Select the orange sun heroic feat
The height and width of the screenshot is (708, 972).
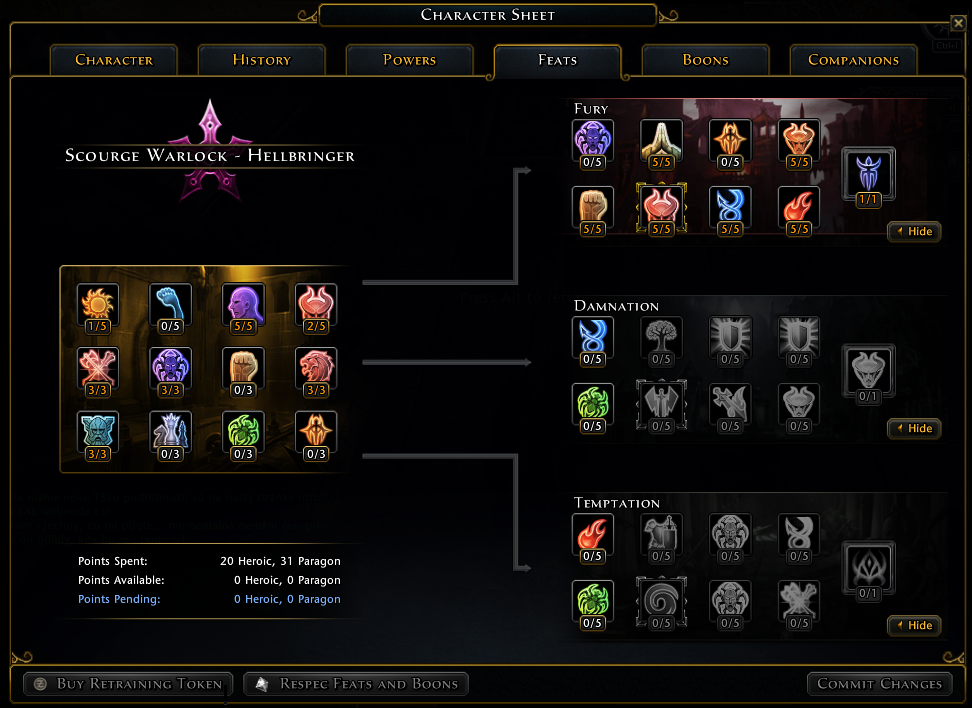point(98,303)
